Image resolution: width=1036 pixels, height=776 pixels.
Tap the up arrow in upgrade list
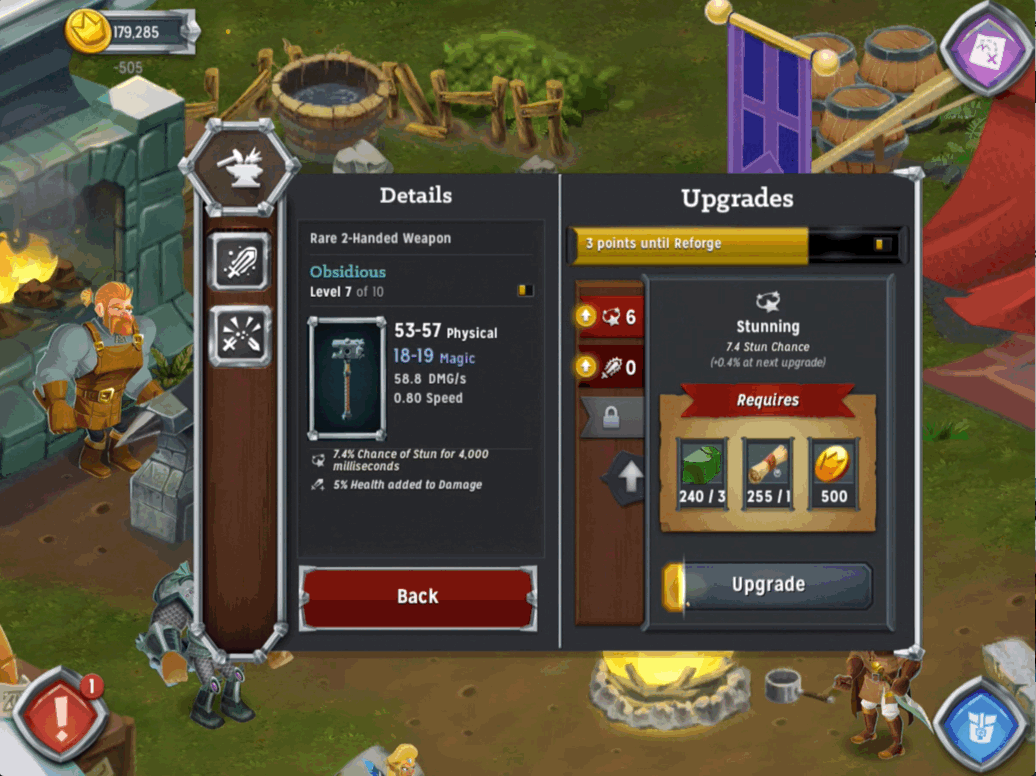point(627,479)
